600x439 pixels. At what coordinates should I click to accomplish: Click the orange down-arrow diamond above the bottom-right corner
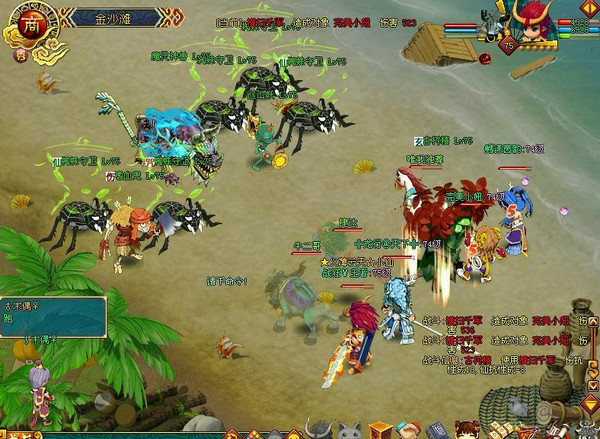591,404
